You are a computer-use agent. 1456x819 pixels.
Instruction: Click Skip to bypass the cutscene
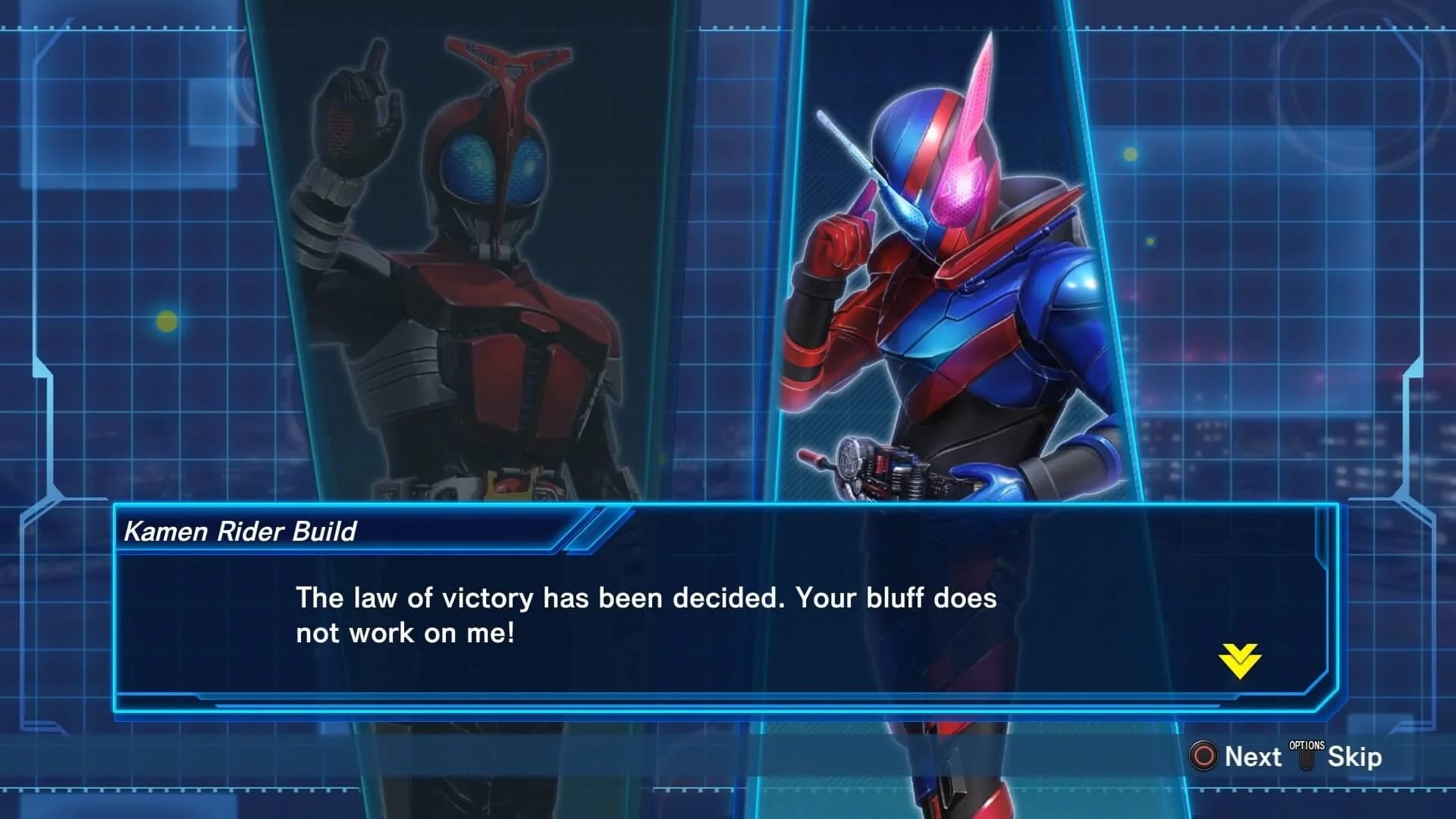coord(1354,756)
